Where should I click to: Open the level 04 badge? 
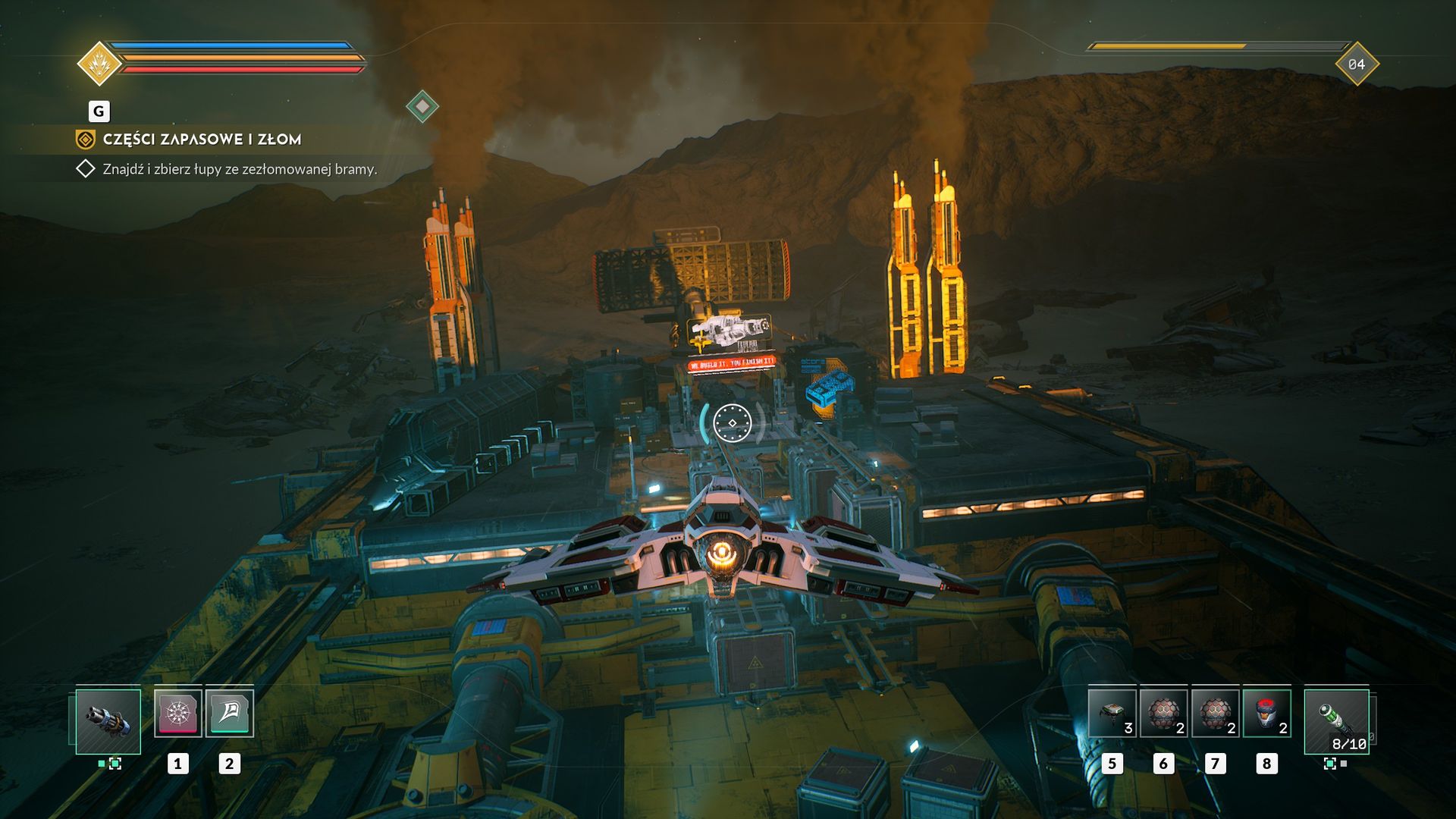1356,64
